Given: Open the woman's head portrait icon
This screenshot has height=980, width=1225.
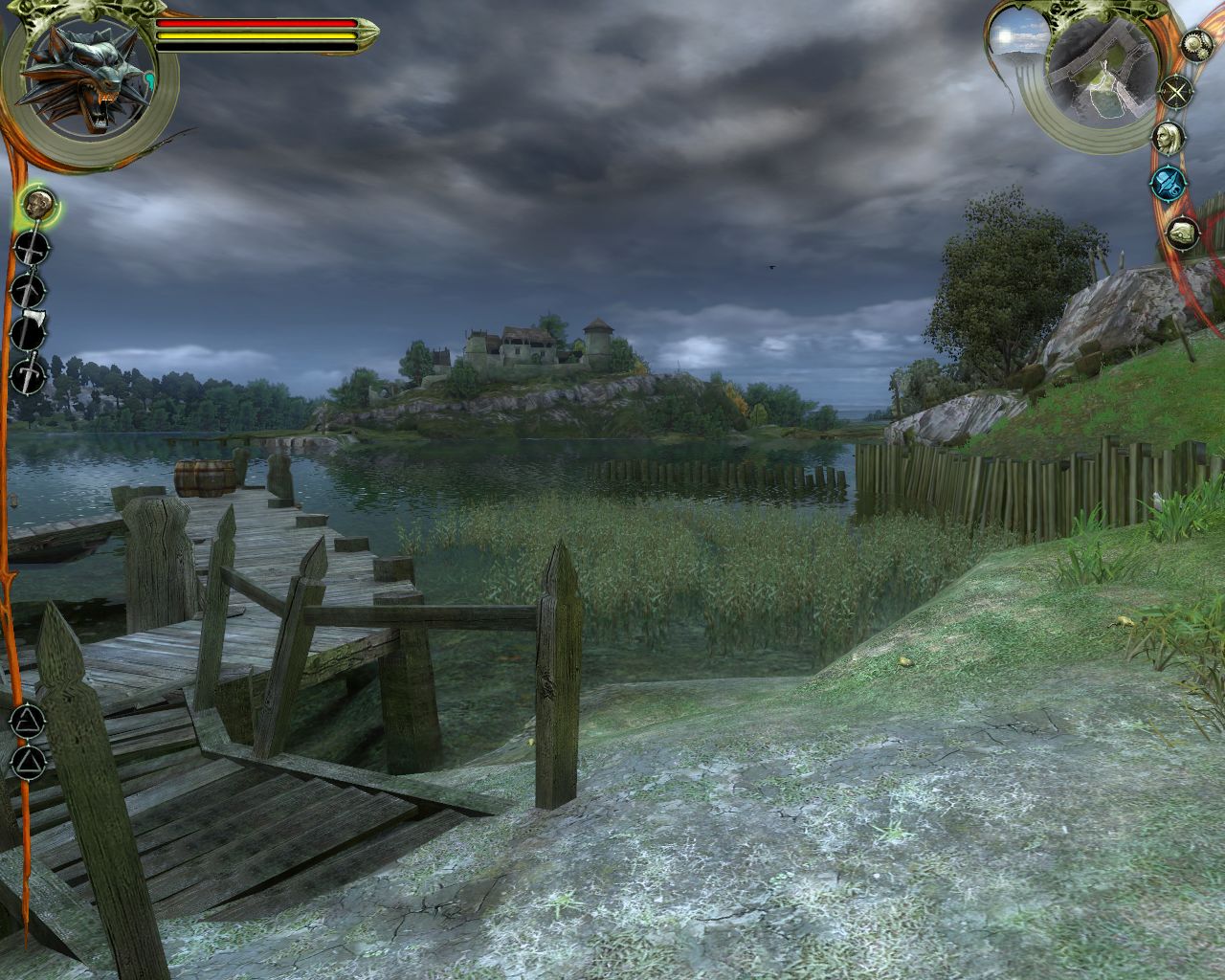Looking at the screenshot, I should pyautogui.click(x=1166, y=137).
